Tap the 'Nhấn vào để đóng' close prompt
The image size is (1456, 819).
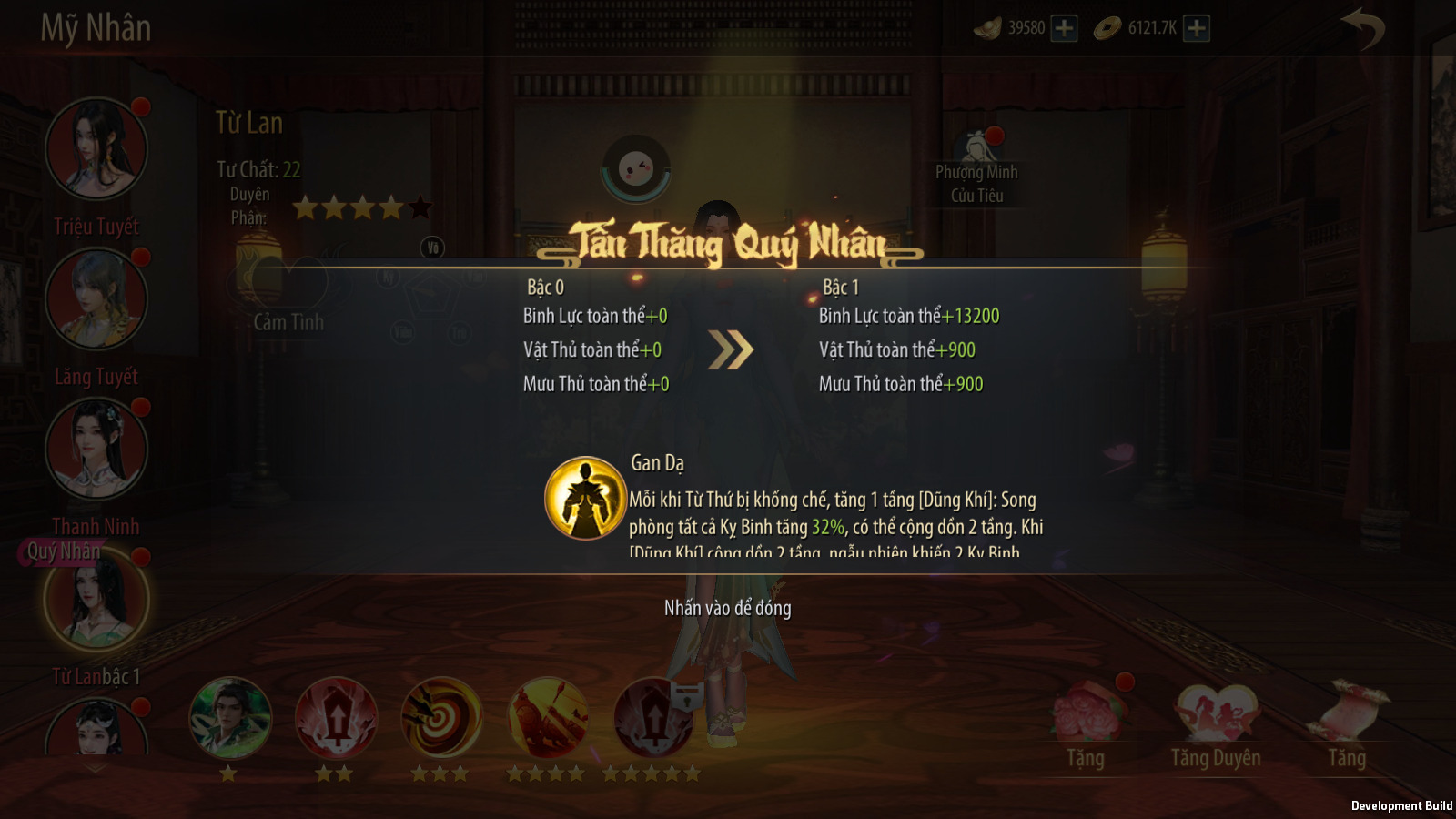(x=727, y=608)
